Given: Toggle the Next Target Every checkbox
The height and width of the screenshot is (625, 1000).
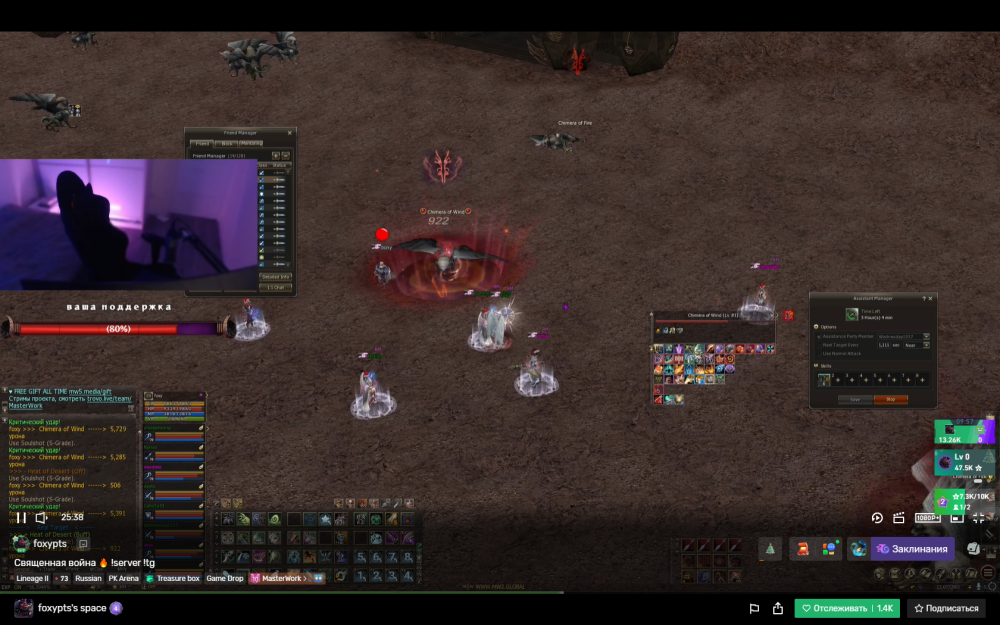Looking at the screenshot, I should [819, 345].
